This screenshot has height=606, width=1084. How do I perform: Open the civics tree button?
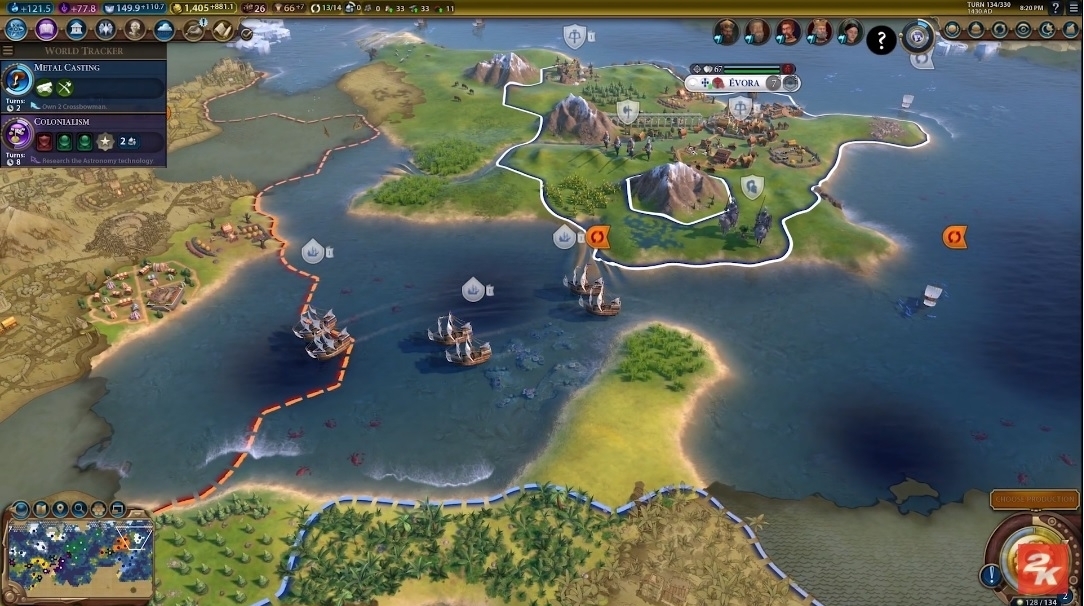(x=46, y=30)
